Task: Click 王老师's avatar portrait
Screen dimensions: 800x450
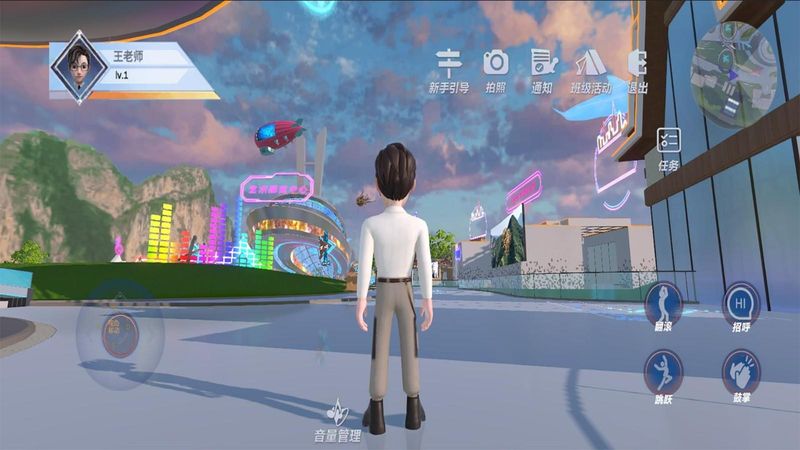Action: pyautogui.click(x=79, y=66)
